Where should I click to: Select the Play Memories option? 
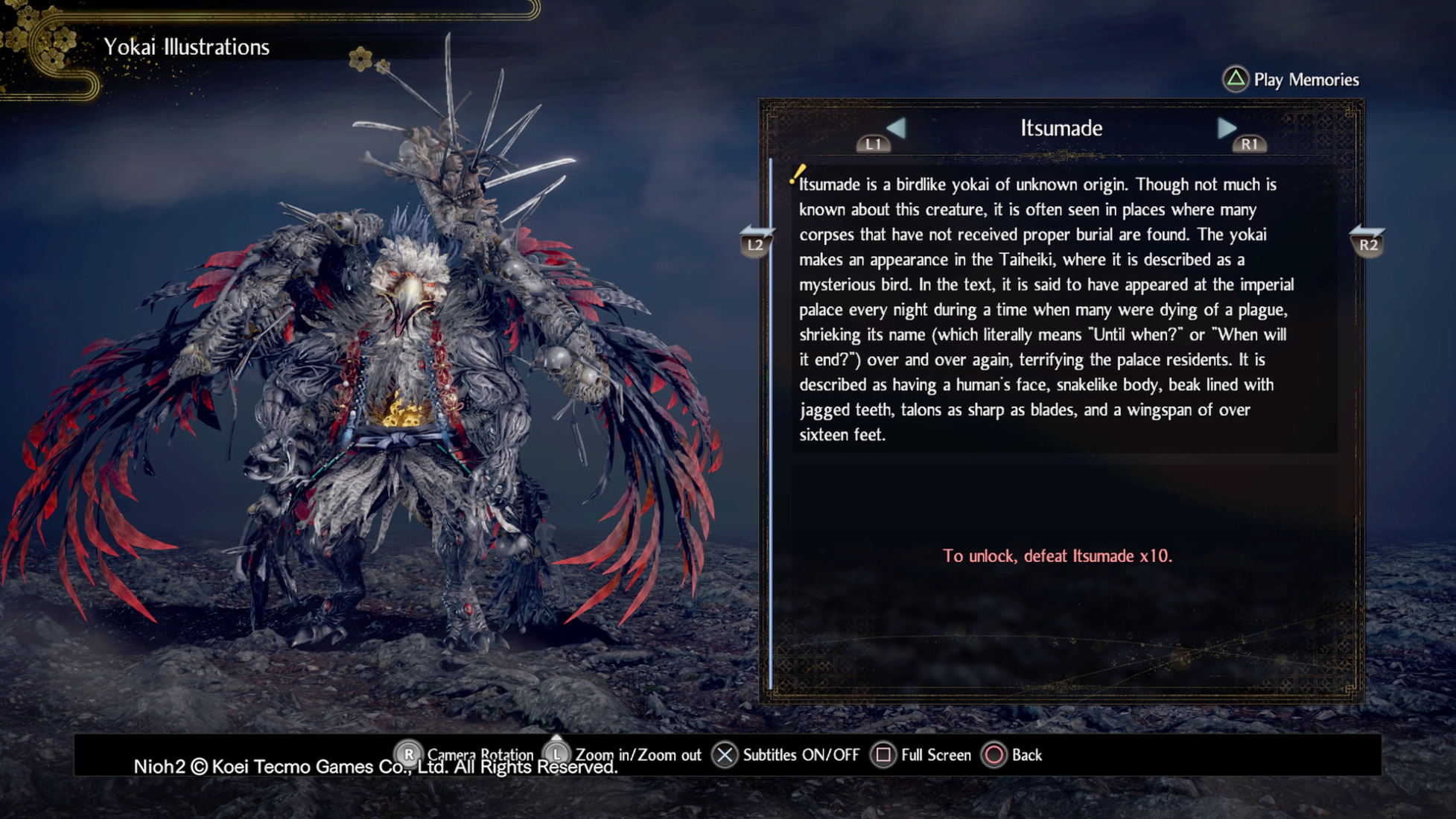click(x=1292, y=80)
